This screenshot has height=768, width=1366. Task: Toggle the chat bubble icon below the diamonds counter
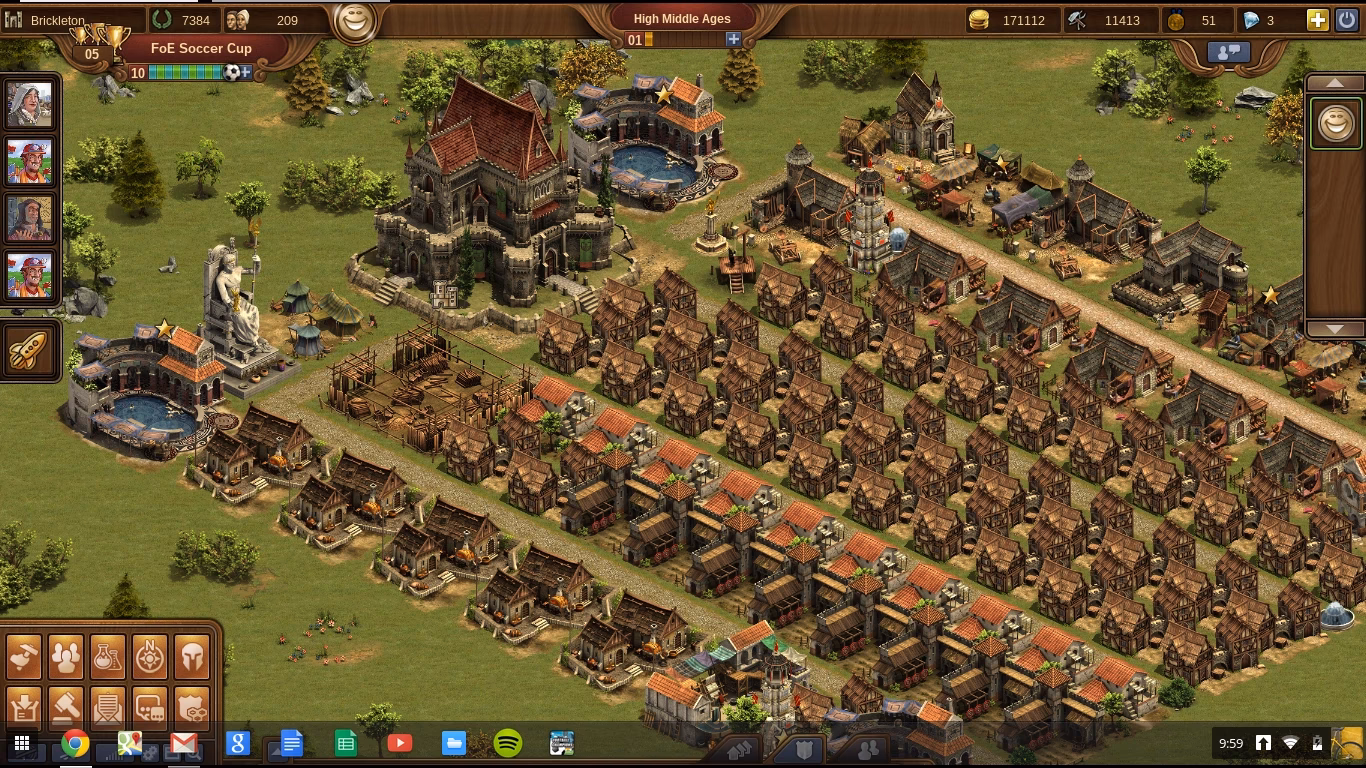pyautogui.click(x=1228, y=51)
